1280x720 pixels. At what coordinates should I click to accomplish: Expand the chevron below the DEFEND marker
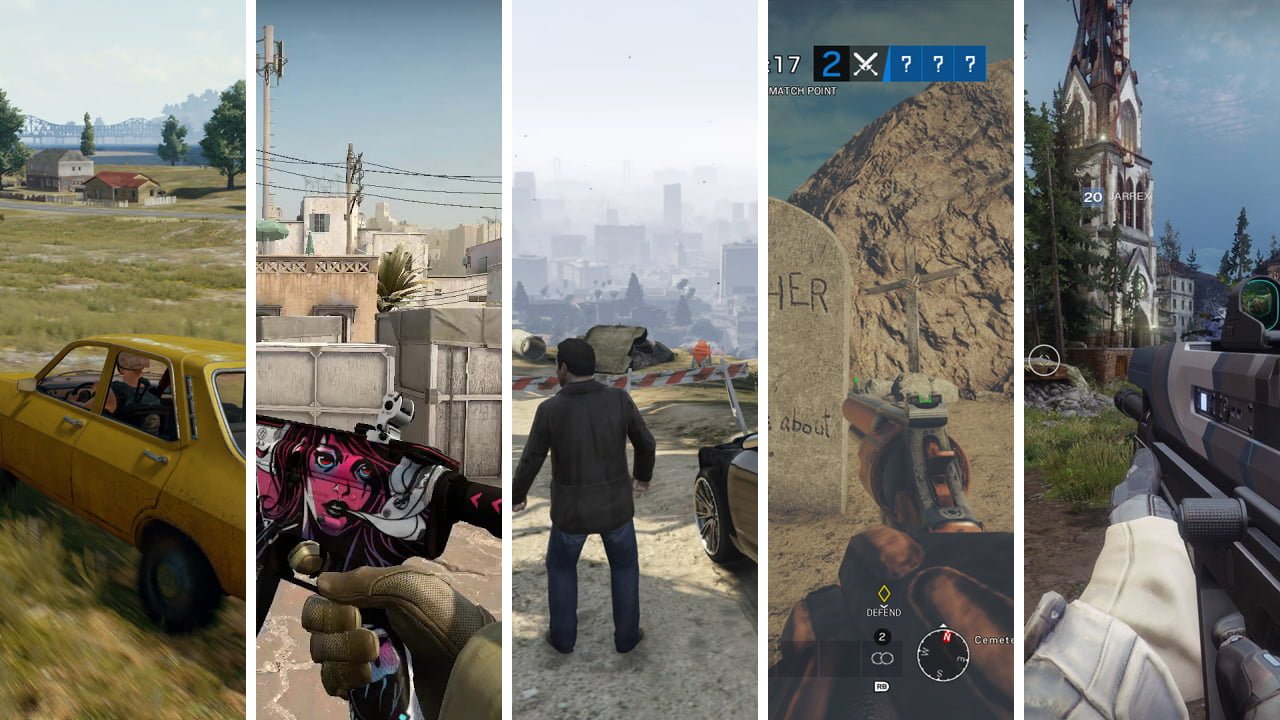pos(884,606)
